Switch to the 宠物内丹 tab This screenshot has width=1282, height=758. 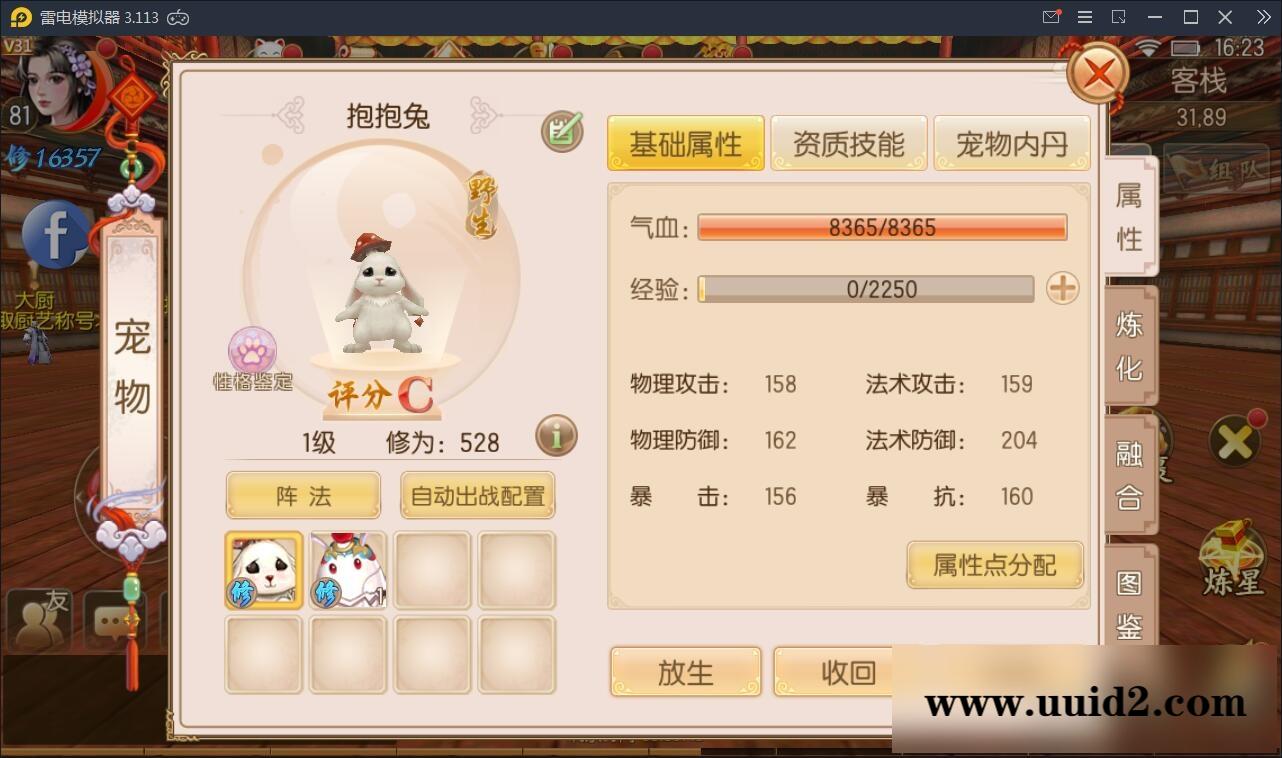coord(1011,142)
